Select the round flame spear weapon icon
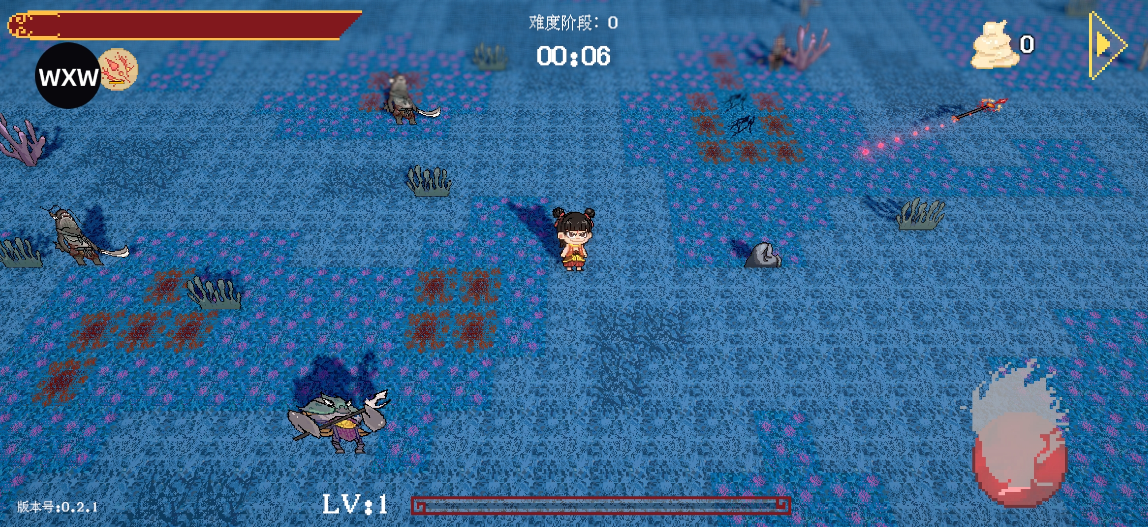This screenshot has width=1148, height=527. [119, 69]
